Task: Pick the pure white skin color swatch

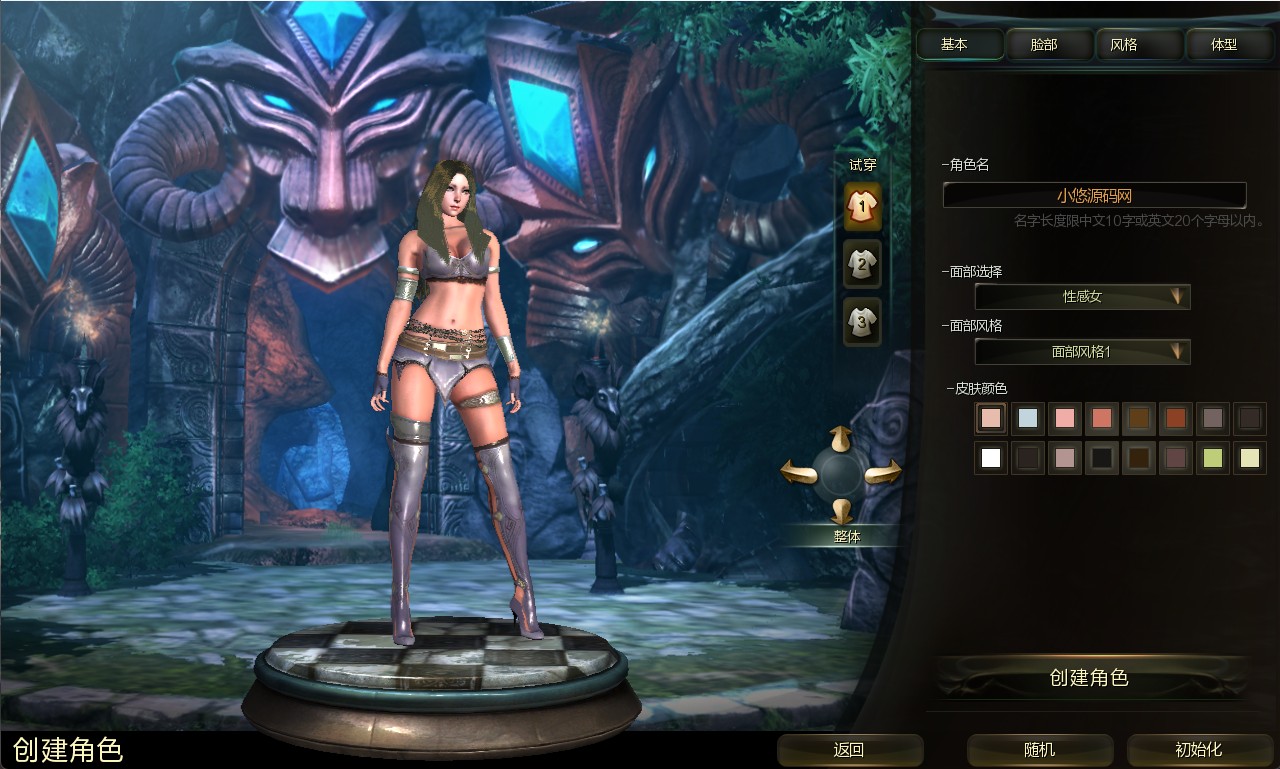Action: 991,458
